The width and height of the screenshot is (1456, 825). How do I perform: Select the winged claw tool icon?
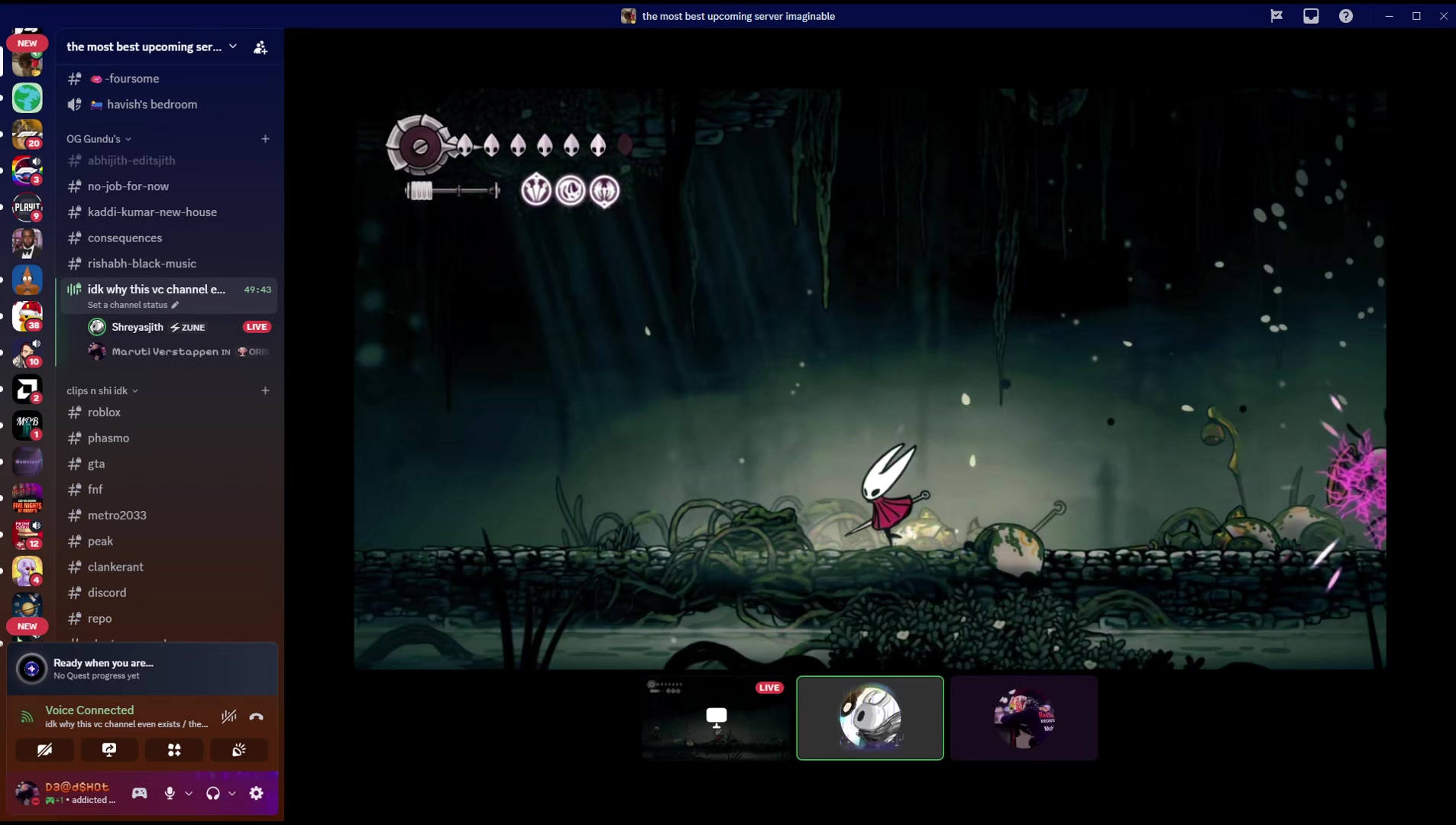(x=604, y=191)
